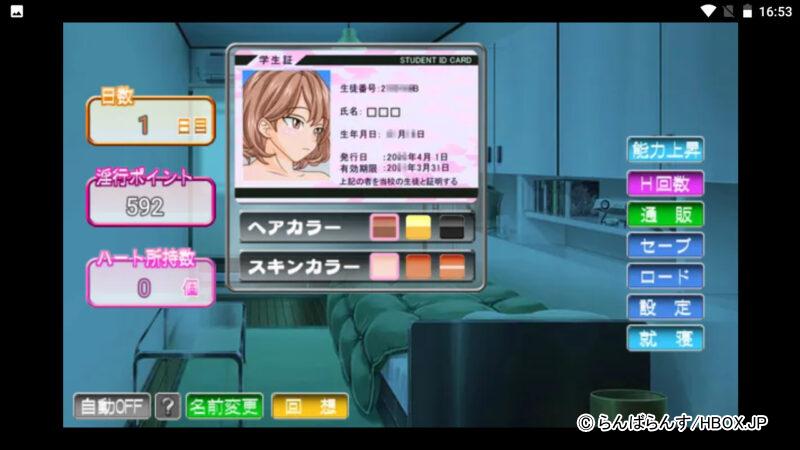Choose 就寝 to go to sleep

coord(665,338)
